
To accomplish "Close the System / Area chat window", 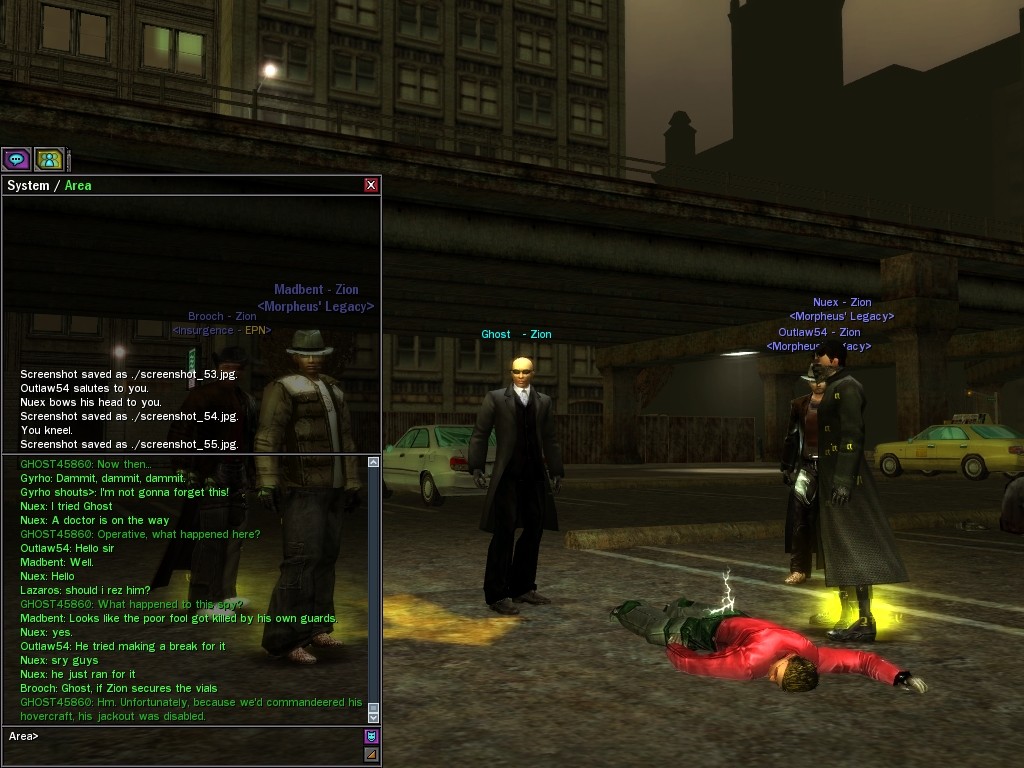I will click(371, 185).
